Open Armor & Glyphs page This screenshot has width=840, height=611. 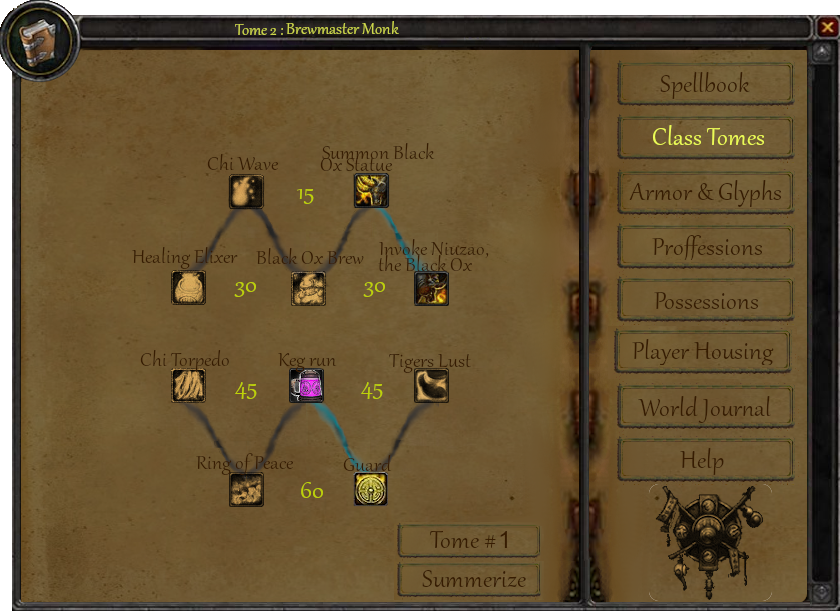click(705, 193)
